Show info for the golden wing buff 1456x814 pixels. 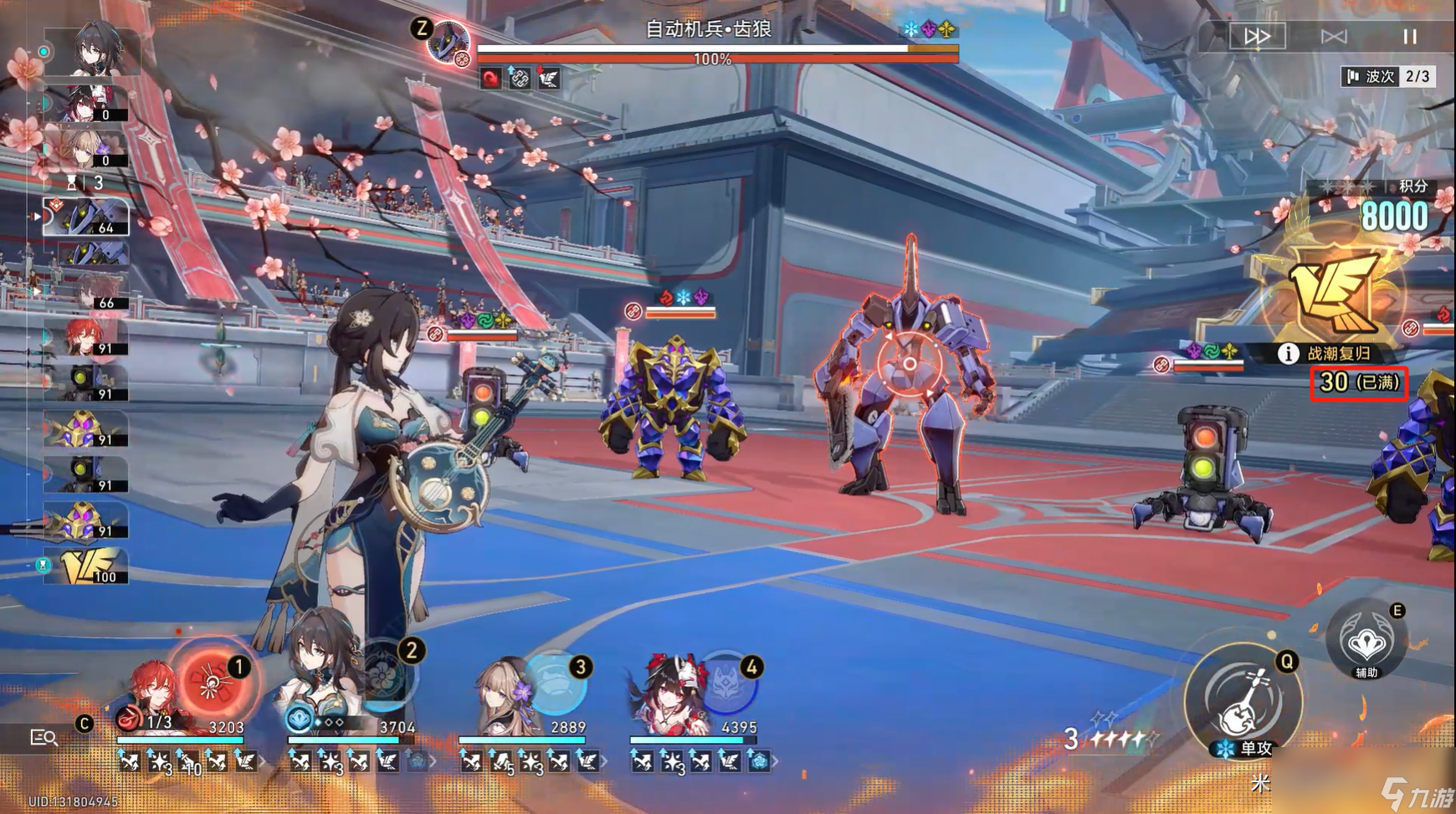tap(1287, 353)
